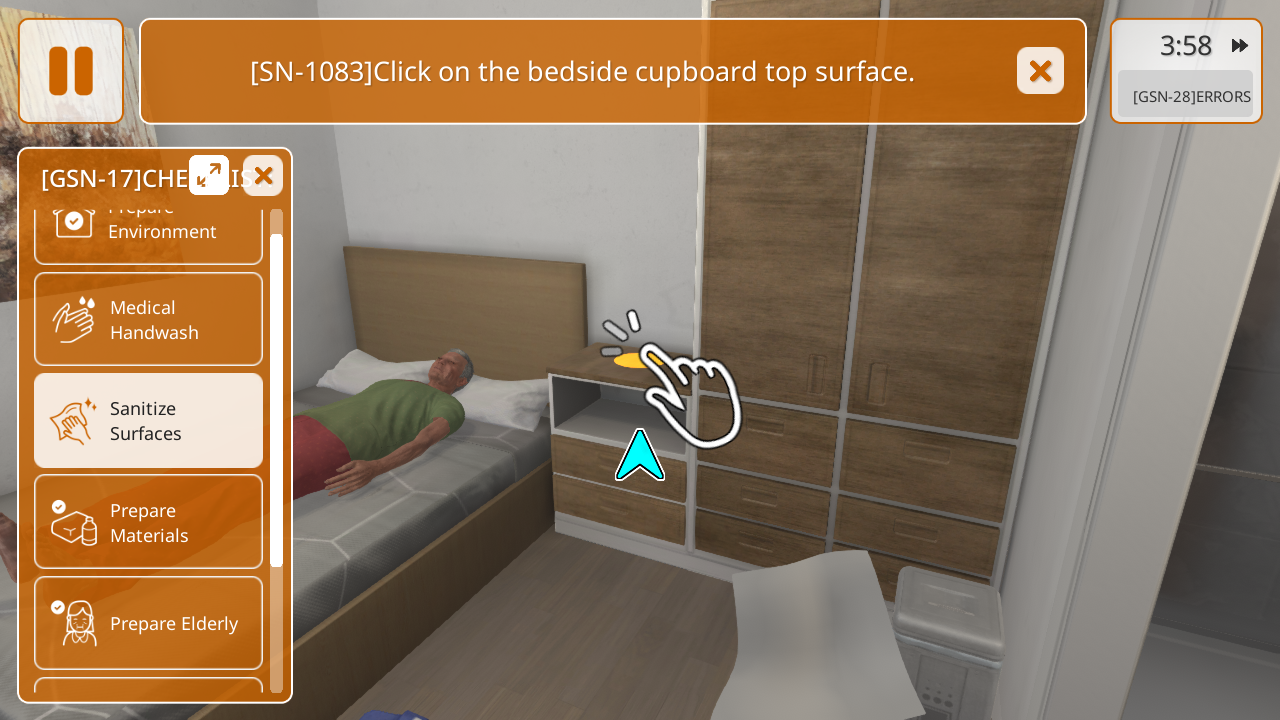Dismiss the instruction banner with its X
Screen dimensions: 1280x720
click(1040, 71)
